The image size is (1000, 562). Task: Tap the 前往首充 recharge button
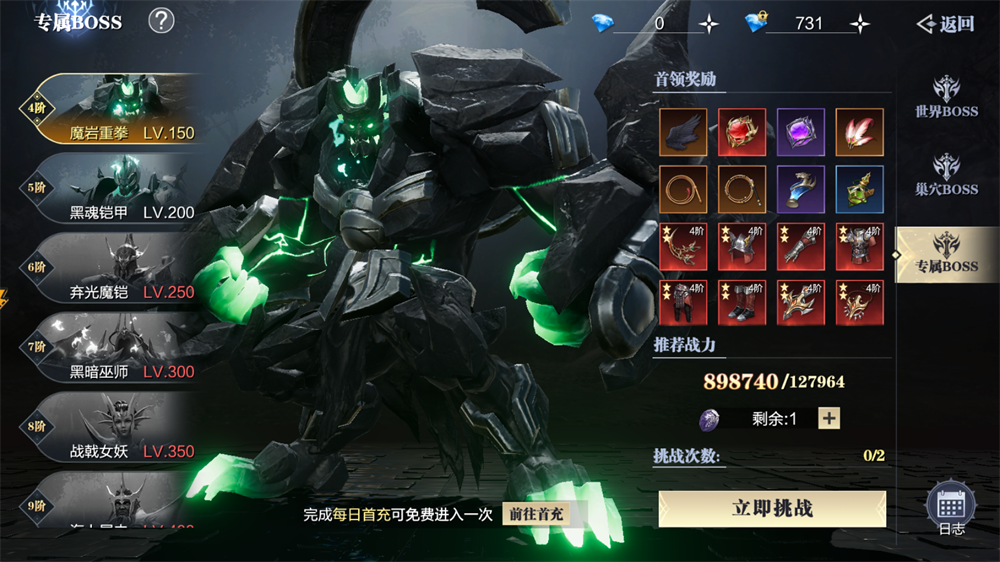point(535,514)
